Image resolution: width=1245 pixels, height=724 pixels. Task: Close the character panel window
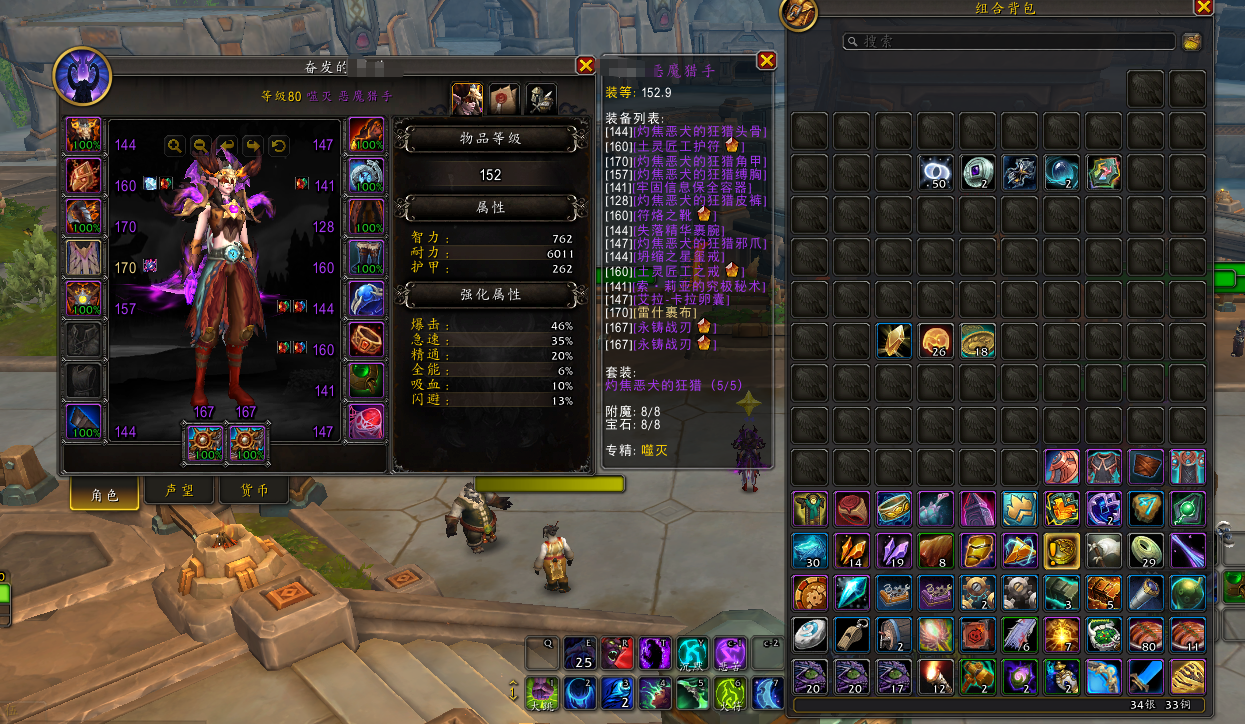[x=586, y=65]
